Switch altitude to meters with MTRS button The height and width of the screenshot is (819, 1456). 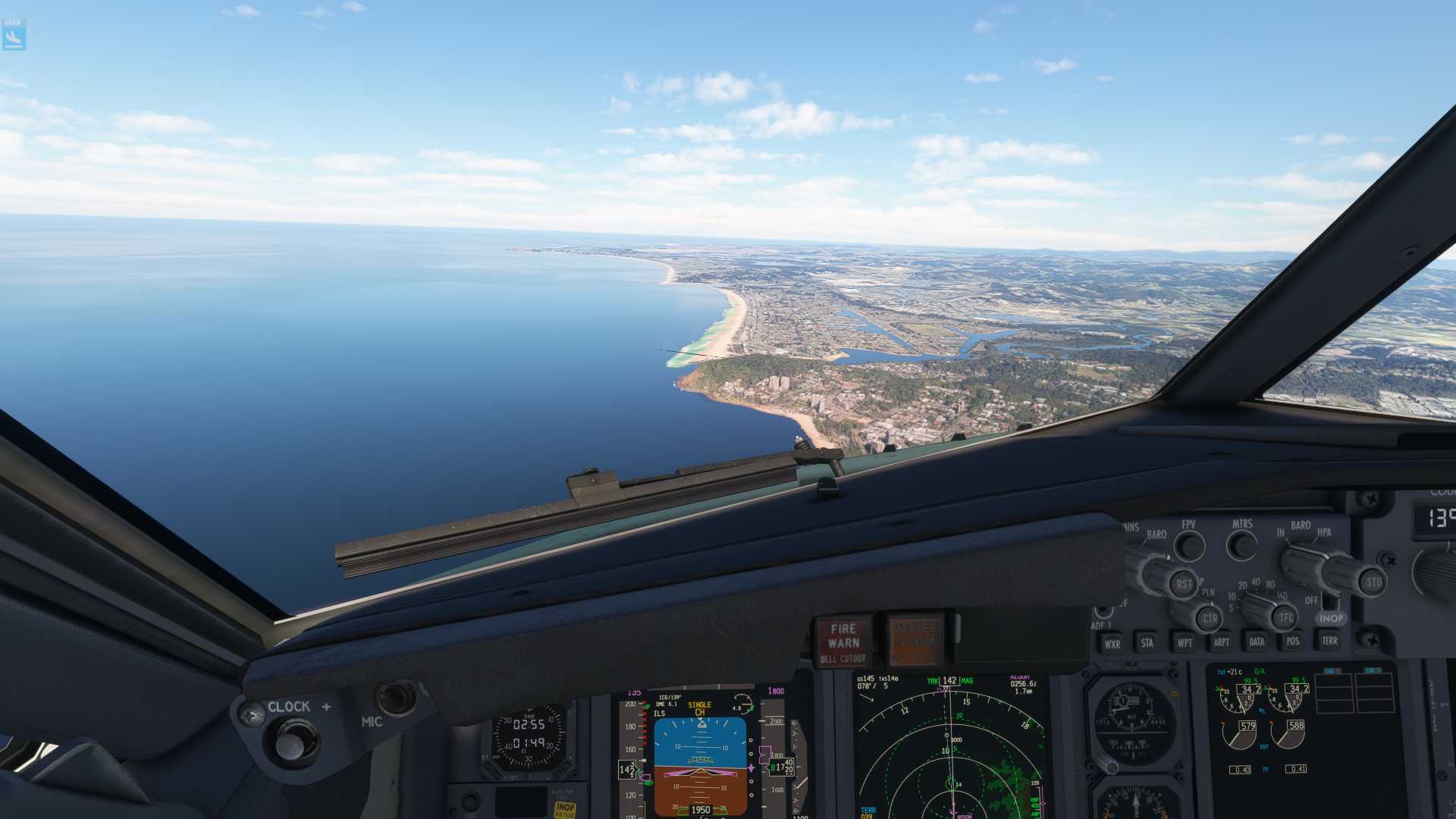coord(1242,544)
